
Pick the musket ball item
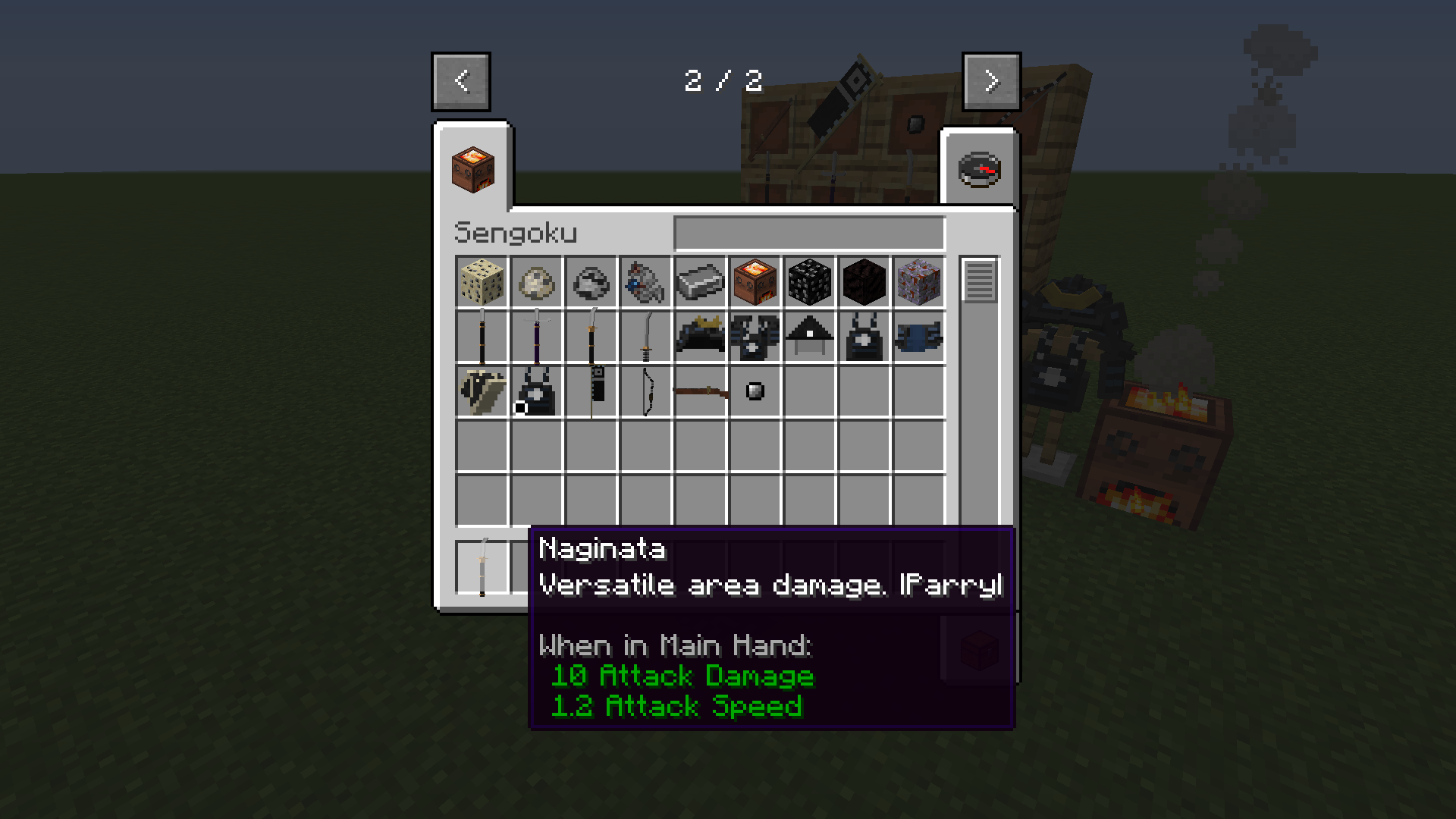[754, 391]
